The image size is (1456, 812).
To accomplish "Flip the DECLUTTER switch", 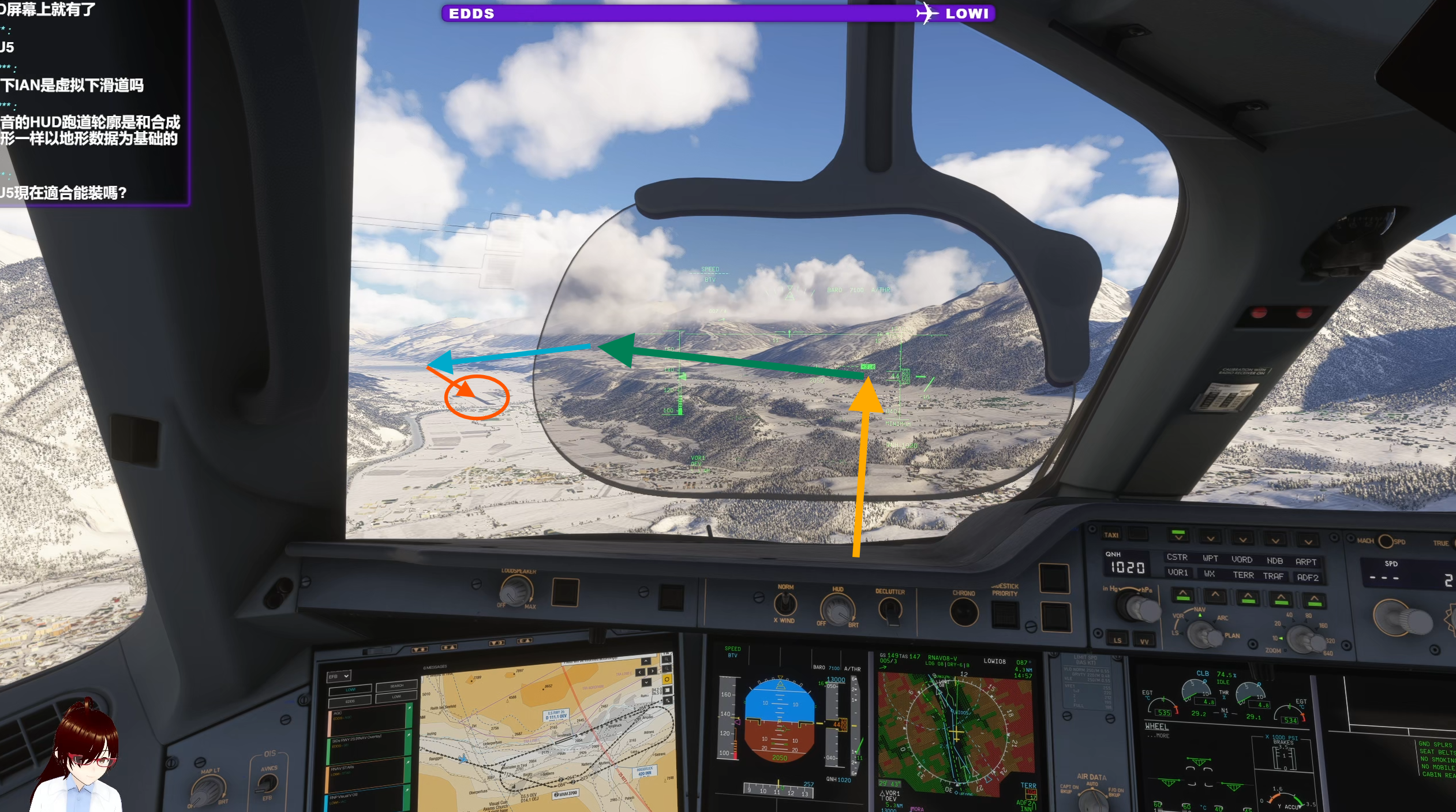I will point(890,609).
